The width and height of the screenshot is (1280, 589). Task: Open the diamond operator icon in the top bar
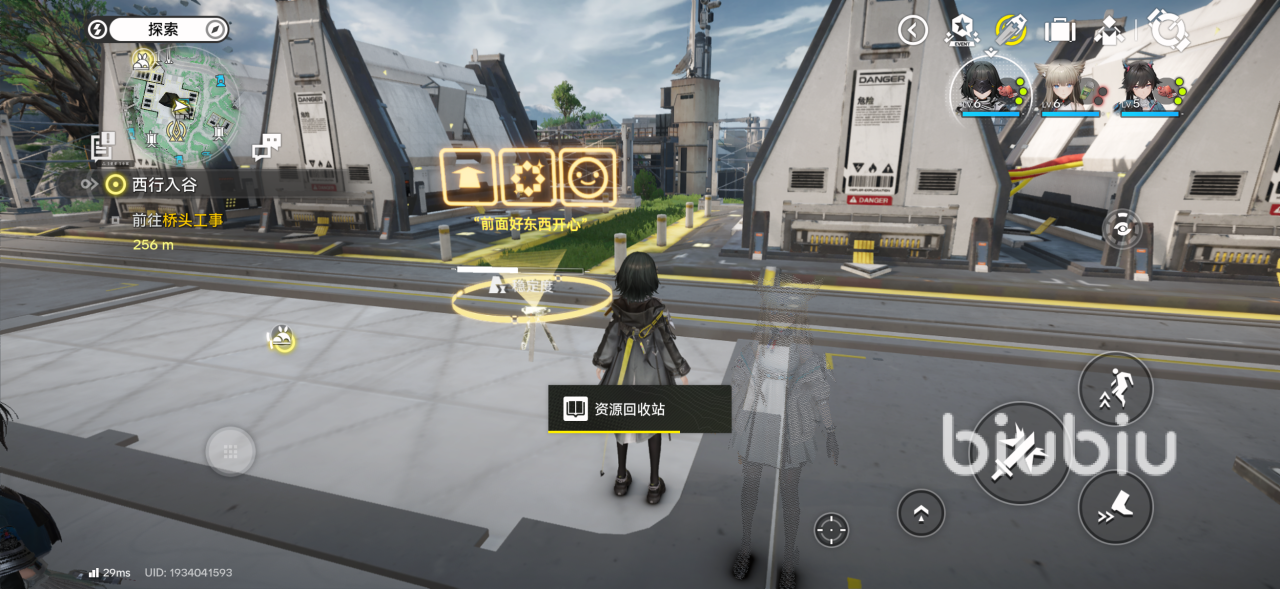(1109, 30)
